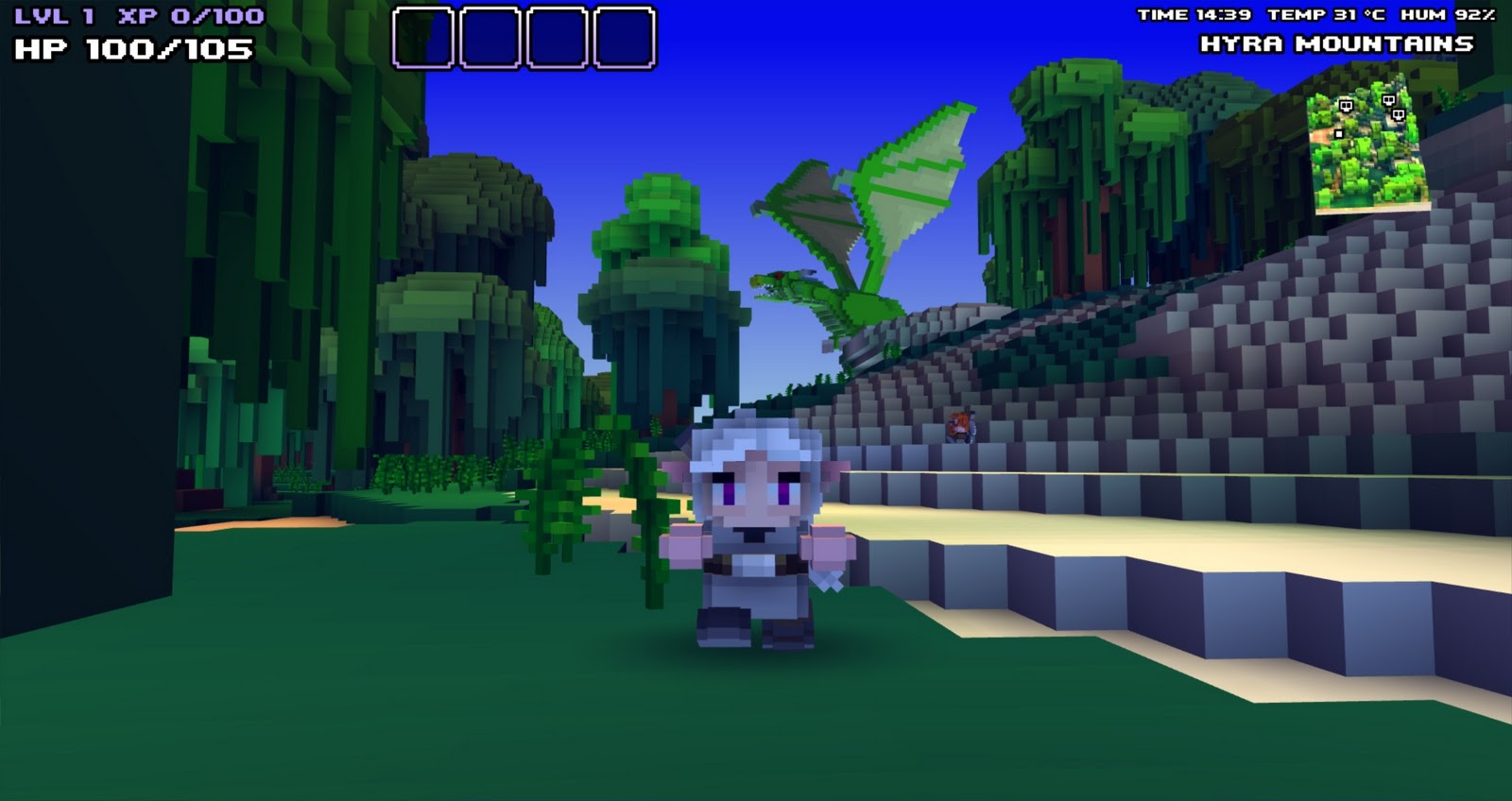Viewport: 1512px width, 801px height.
Task: Click the rightmost skull marker on the minimap
Action: click(1399, 114)
